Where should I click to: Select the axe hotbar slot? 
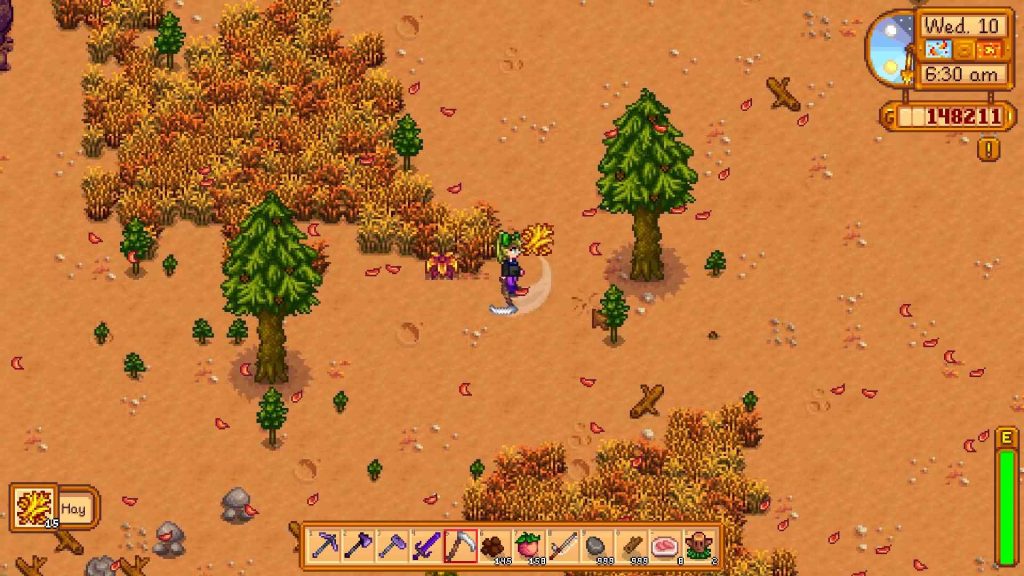pyautogui.click(x=359, y=545)
